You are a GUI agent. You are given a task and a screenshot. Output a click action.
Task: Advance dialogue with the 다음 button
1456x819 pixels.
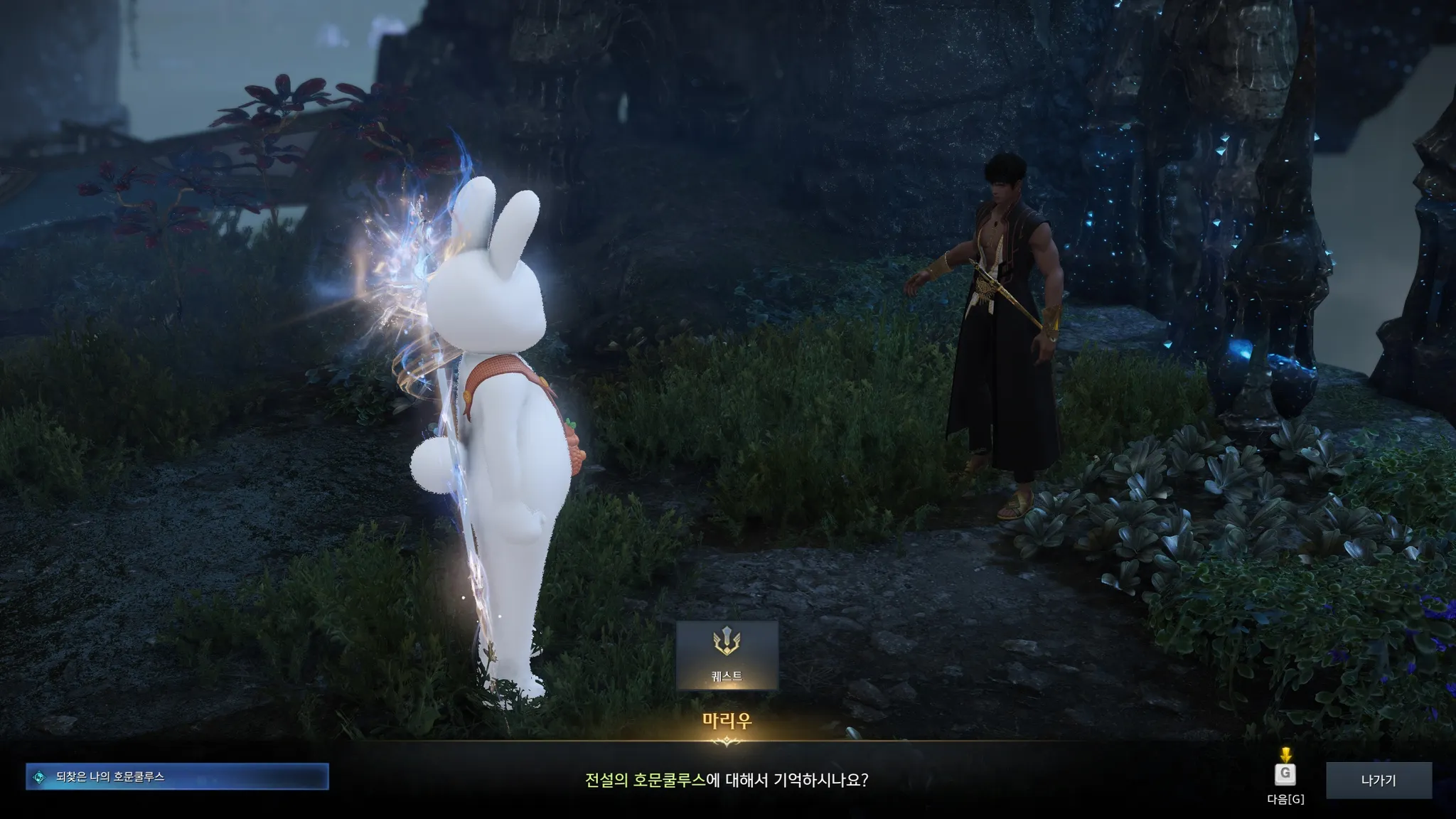point(1285,775)
